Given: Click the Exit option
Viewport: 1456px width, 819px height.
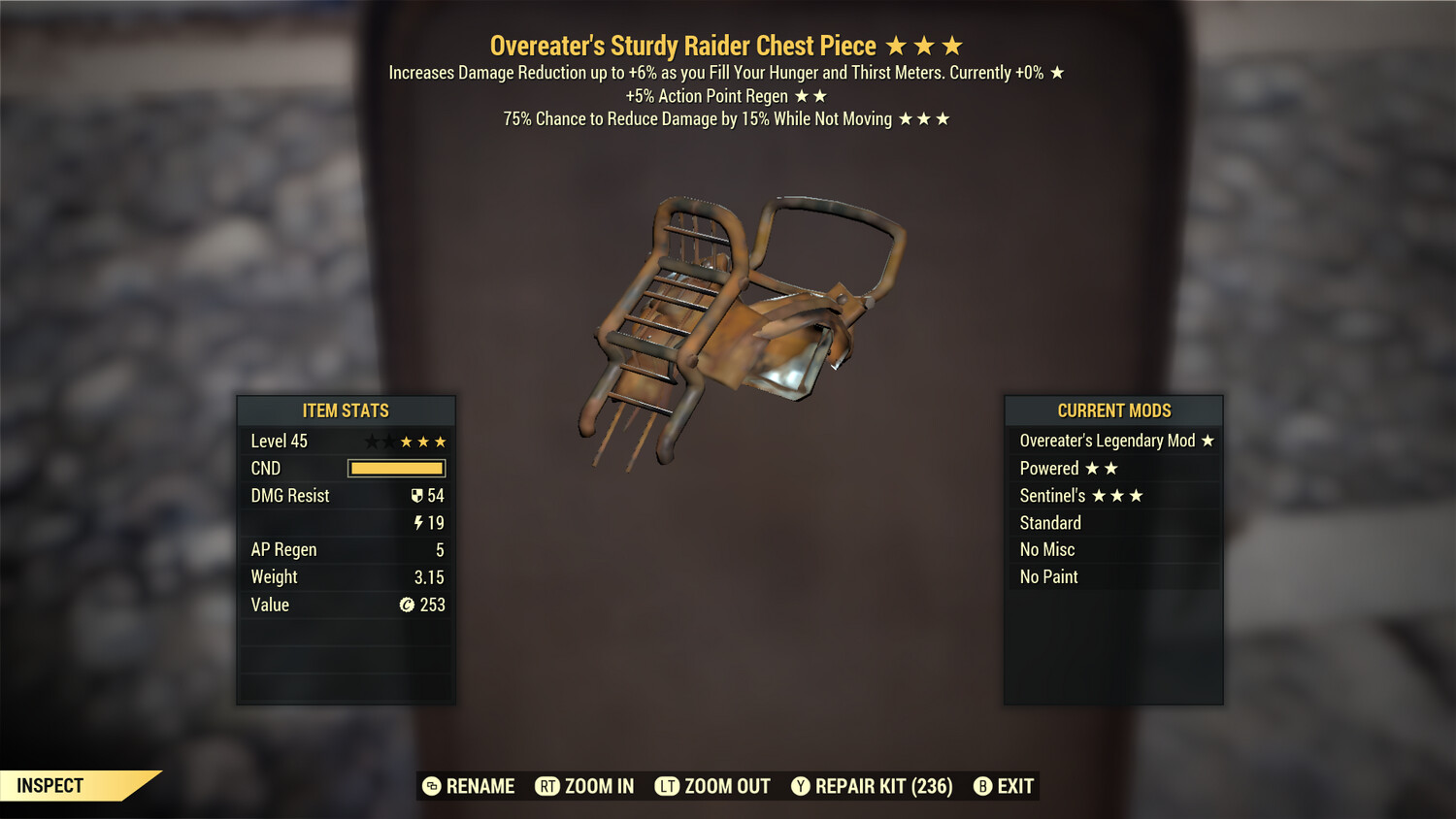Looking at the screenshot, I should 1013,786.
